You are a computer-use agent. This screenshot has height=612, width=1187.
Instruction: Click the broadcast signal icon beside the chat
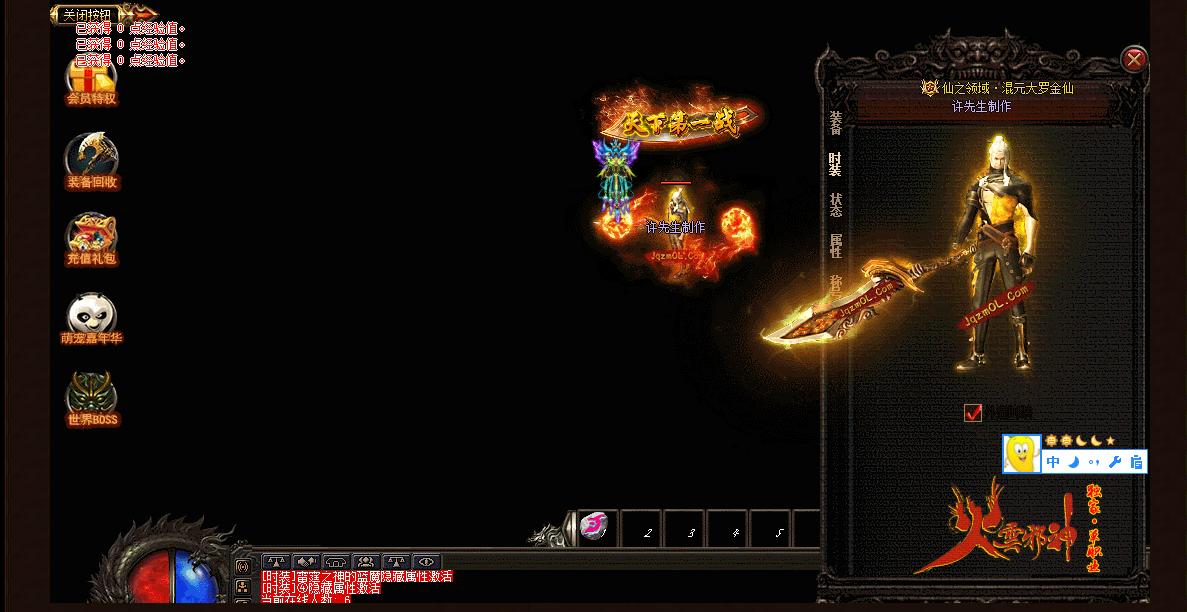point(242,566)
